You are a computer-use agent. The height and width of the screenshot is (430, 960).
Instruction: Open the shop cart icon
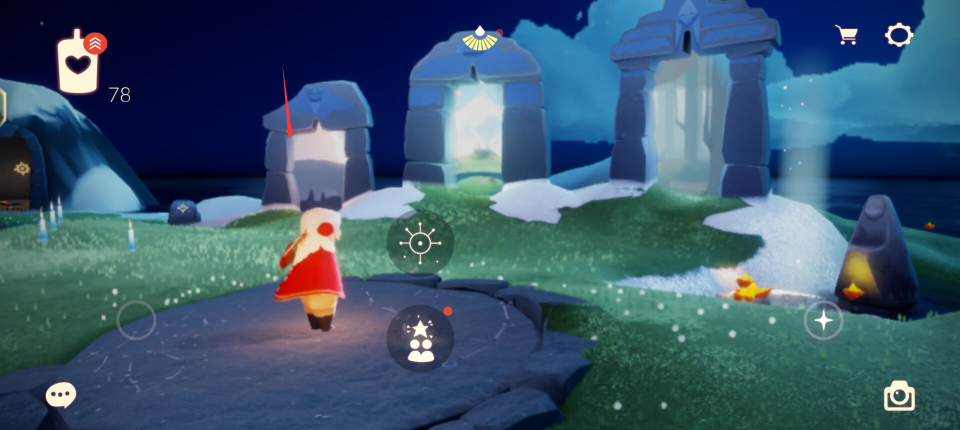click(847, 35)
